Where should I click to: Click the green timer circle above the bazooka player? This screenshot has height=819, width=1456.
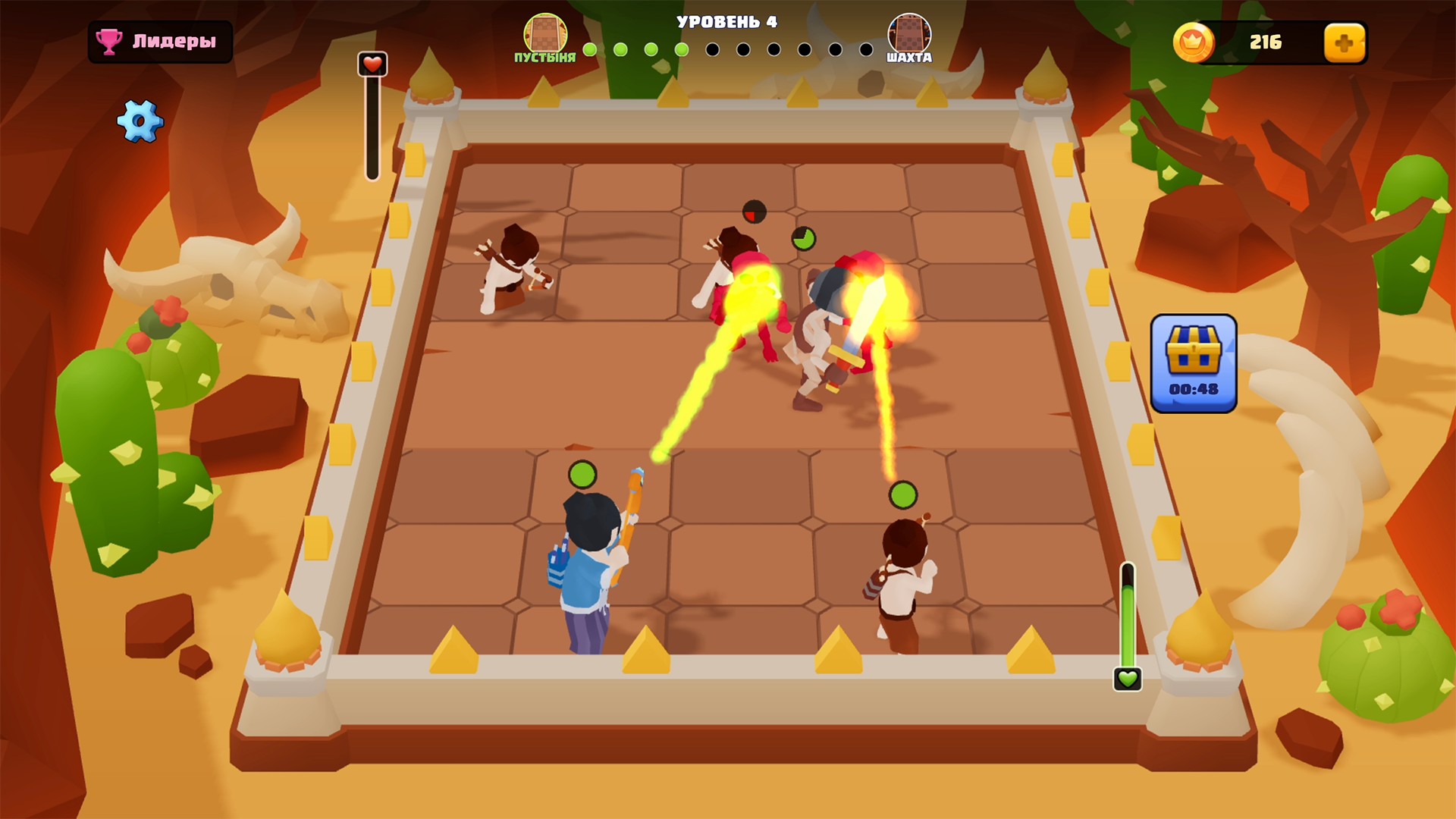coord(582,473)
